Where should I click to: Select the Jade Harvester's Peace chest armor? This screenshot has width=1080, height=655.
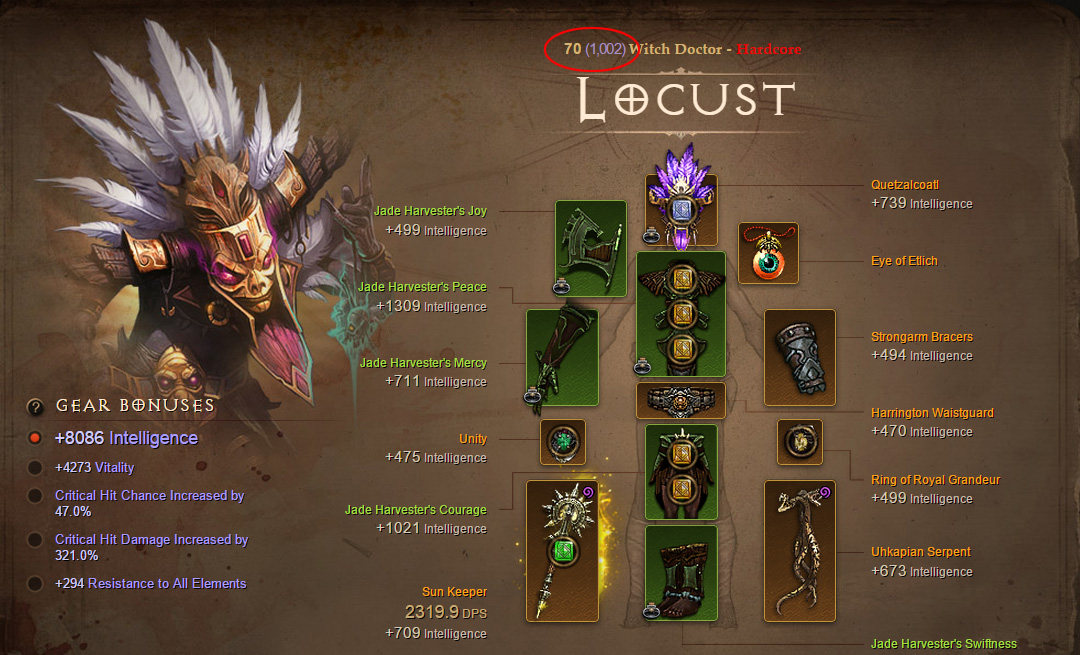pyautogui.click(x=681, y=313)
